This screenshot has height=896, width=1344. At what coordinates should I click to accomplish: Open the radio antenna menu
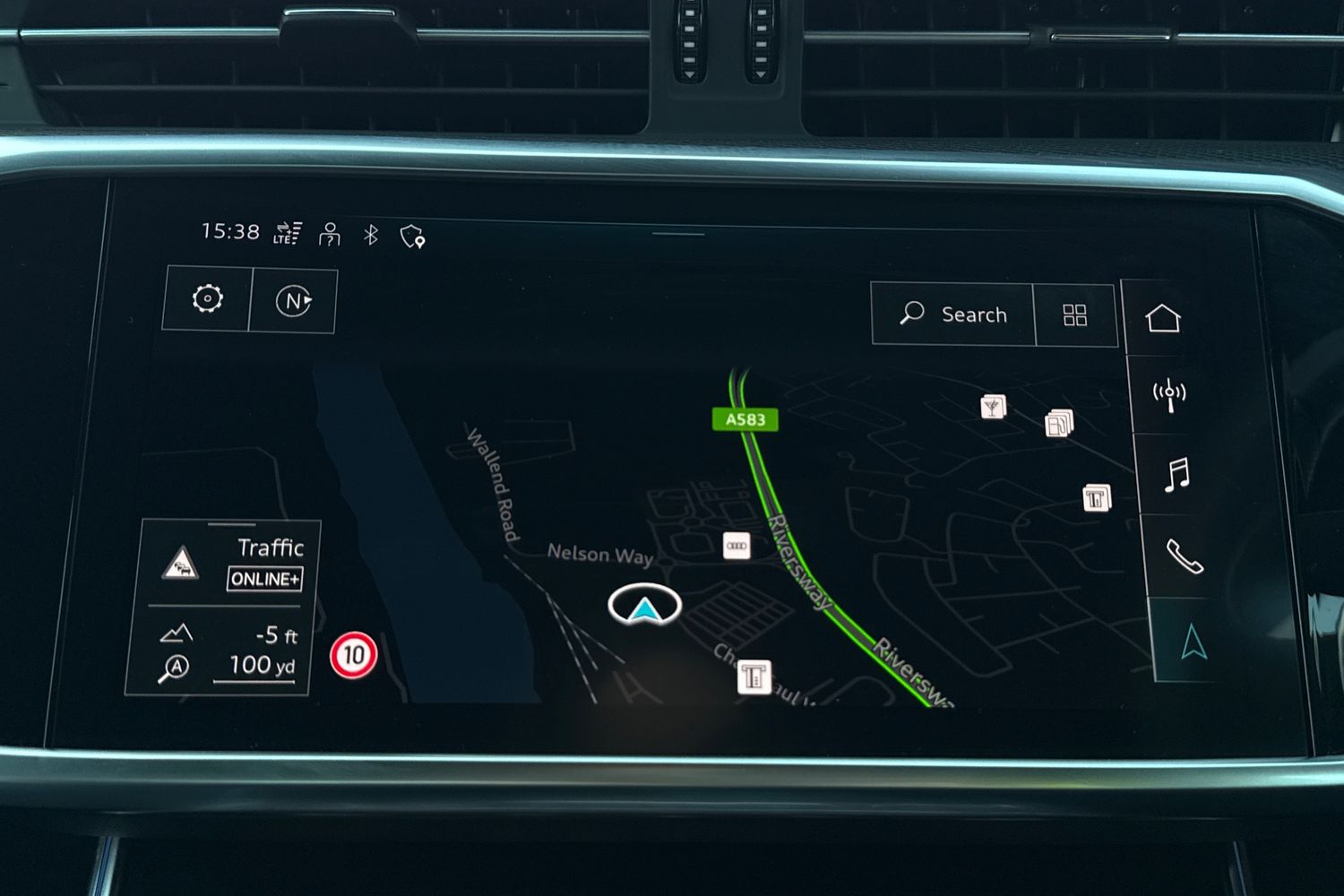pos(1169,395)
